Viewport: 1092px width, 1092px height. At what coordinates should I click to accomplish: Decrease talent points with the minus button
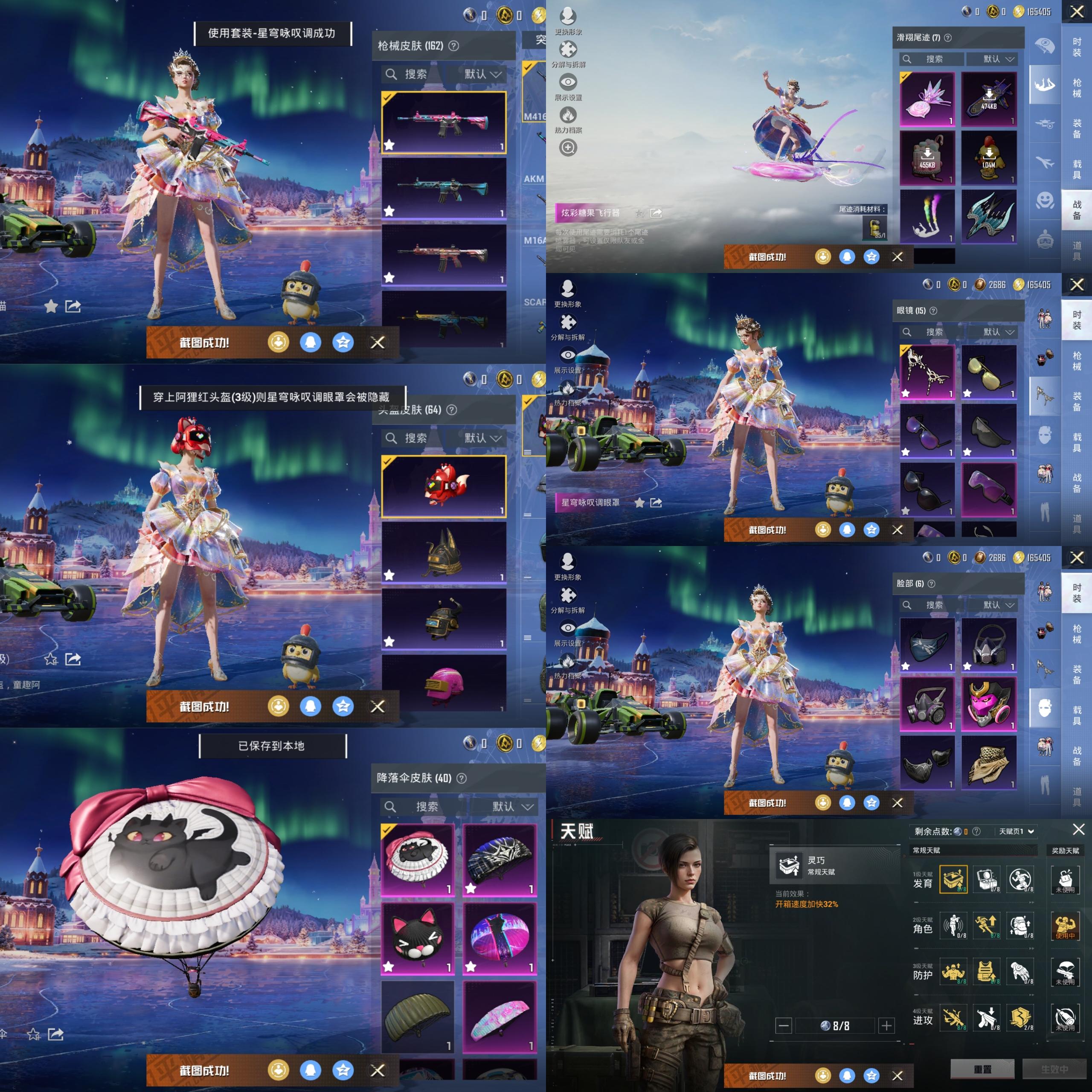784,1025
